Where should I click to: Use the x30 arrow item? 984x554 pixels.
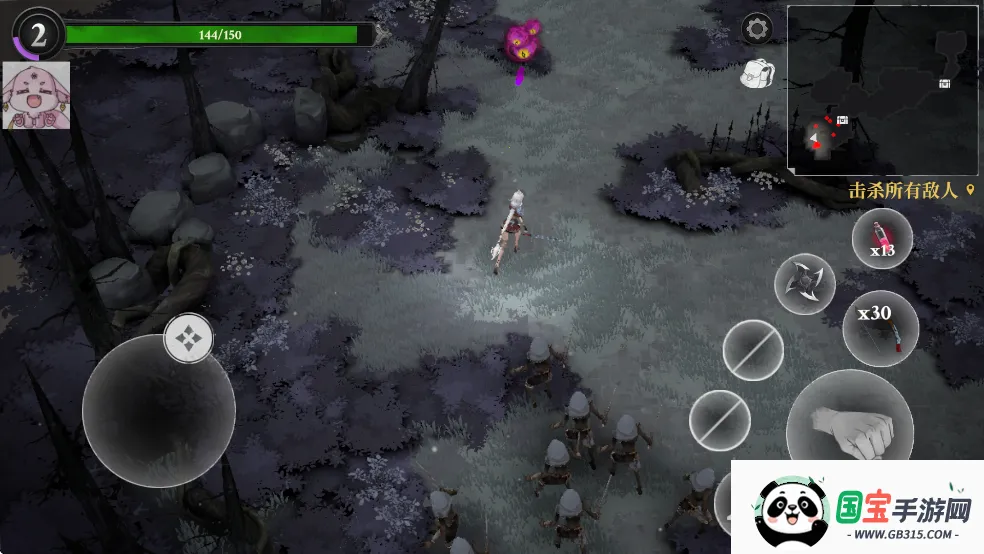point(880,328)
